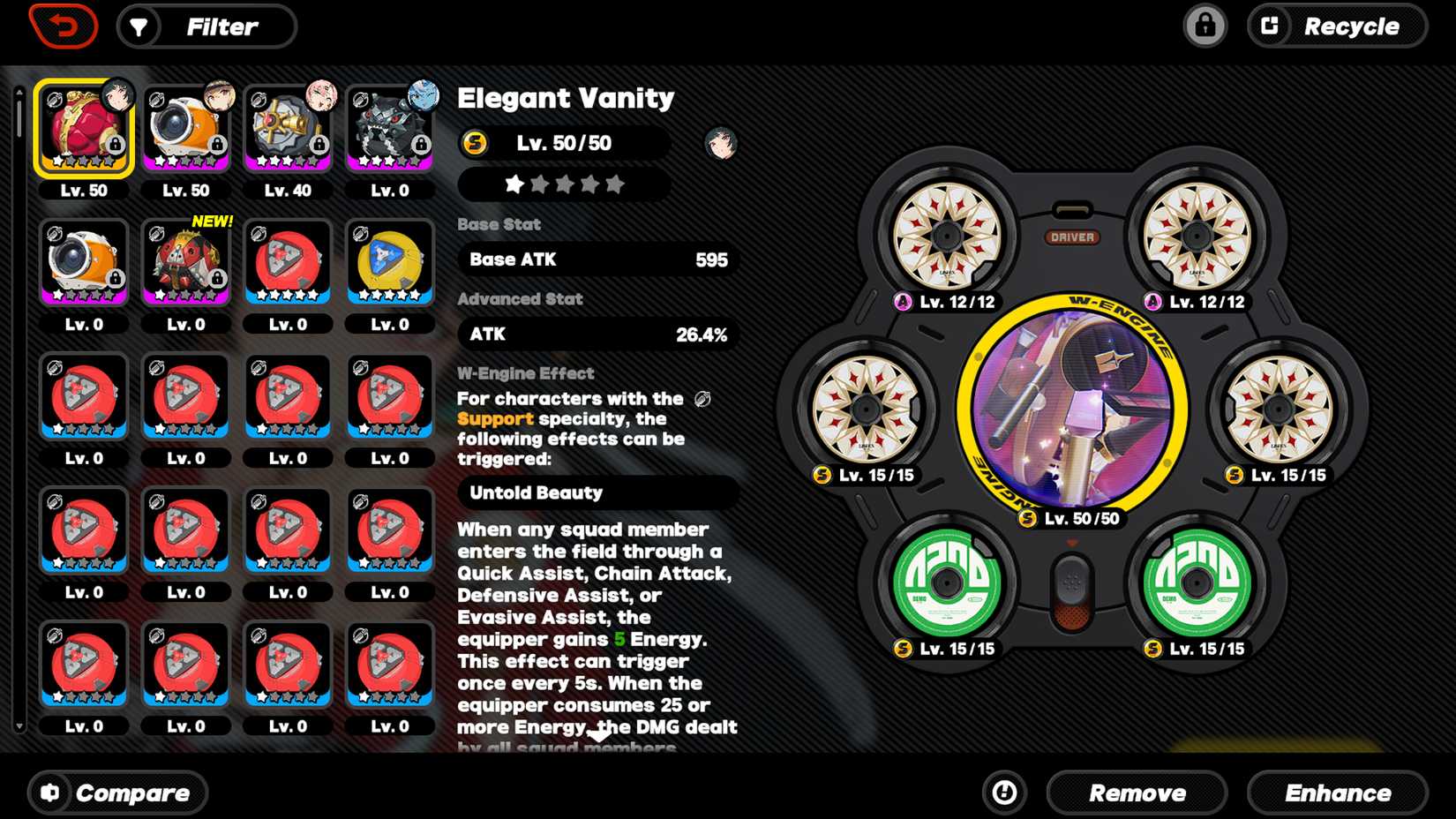Select the NEW red ladybug W-Engine

pyautogui.click(x=185, y=262)
